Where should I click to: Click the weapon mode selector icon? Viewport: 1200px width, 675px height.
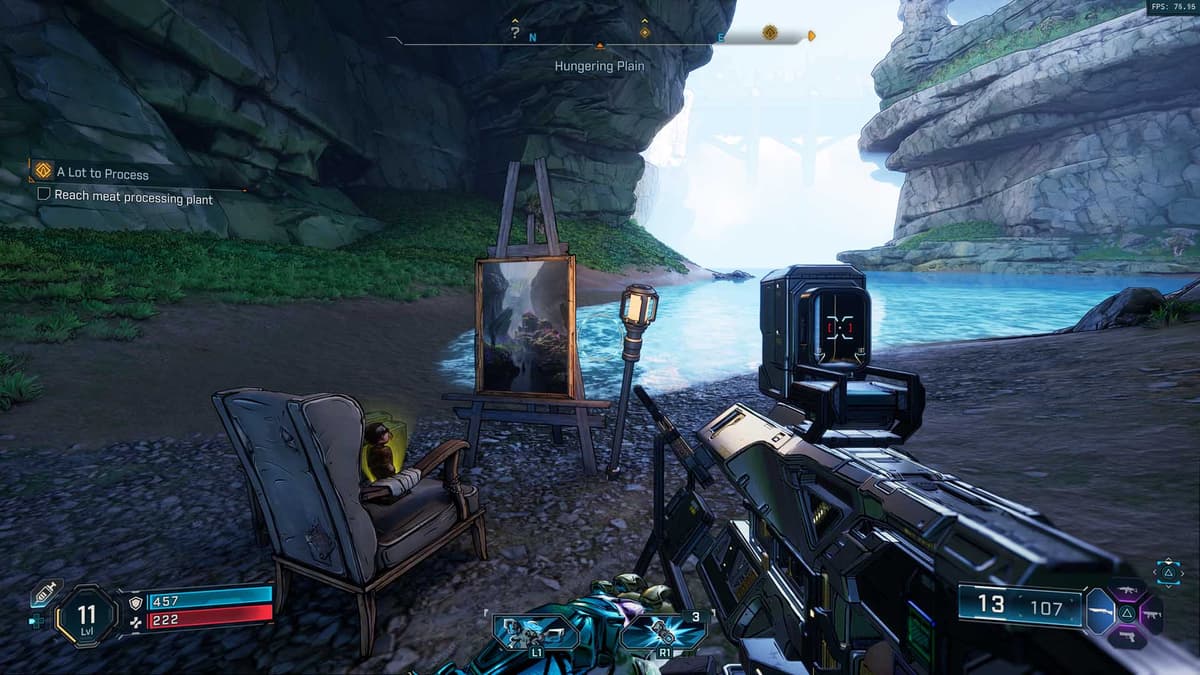pos(1169,572)
